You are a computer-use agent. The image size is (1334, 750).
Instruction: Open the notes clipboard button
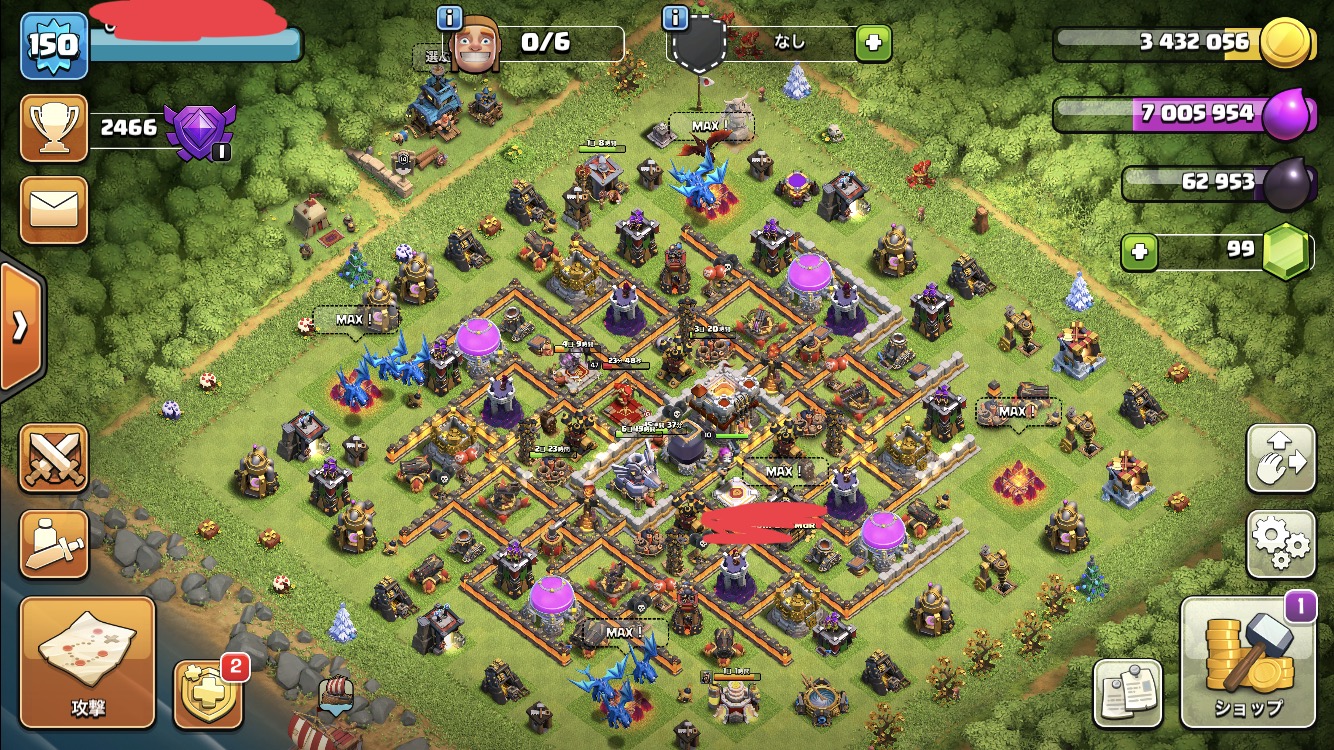tap(1127, 693)
